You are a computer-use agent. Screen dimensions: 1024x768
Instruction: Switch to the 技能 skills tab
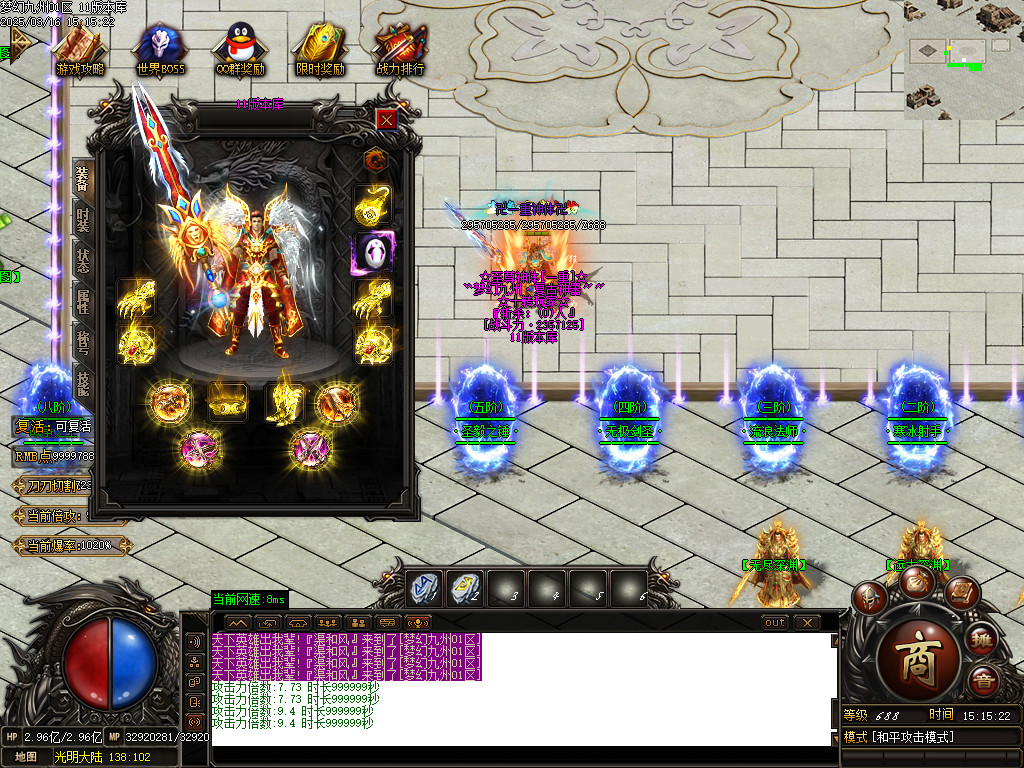(84, 388)
